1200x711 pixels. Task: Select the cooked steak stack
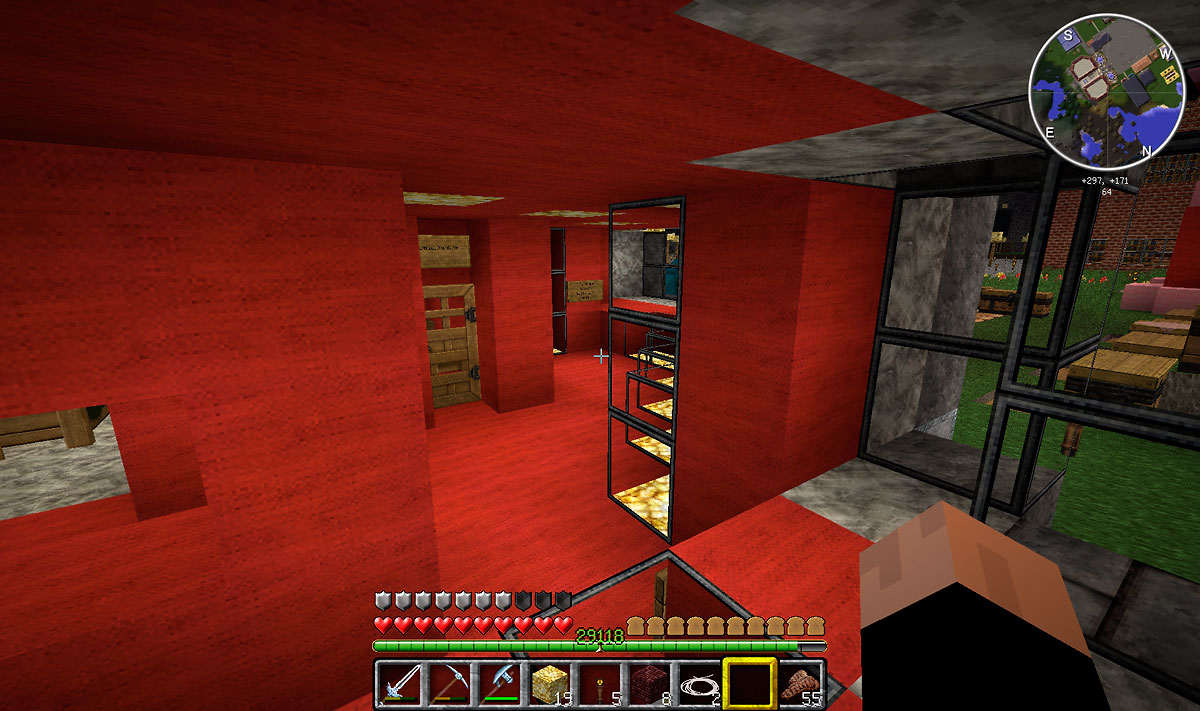click(800, 684)
